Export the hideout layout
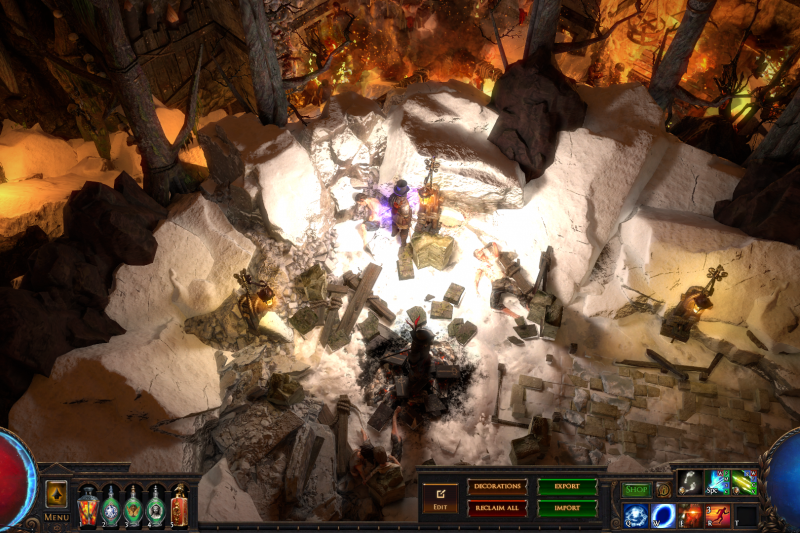Viewport: 800px width, 533px height. tap(567, 487)
